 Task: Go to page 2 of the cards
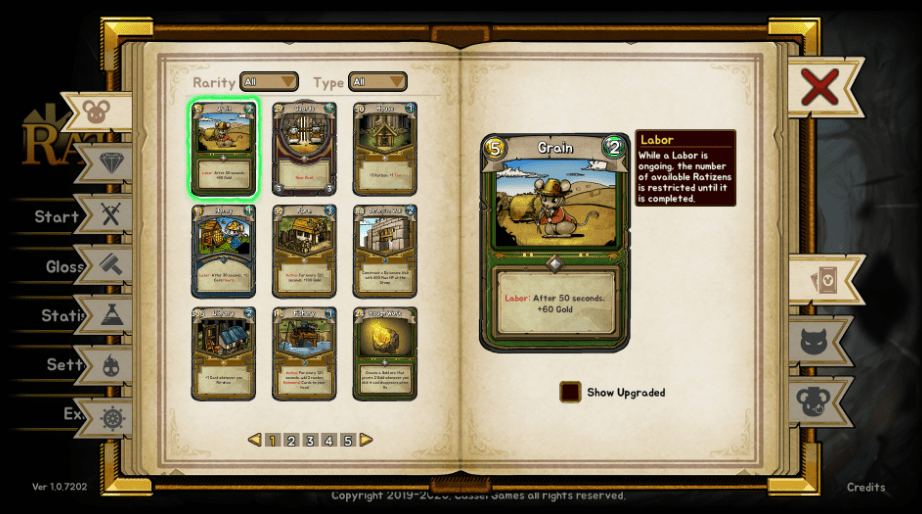click(291, 440)
